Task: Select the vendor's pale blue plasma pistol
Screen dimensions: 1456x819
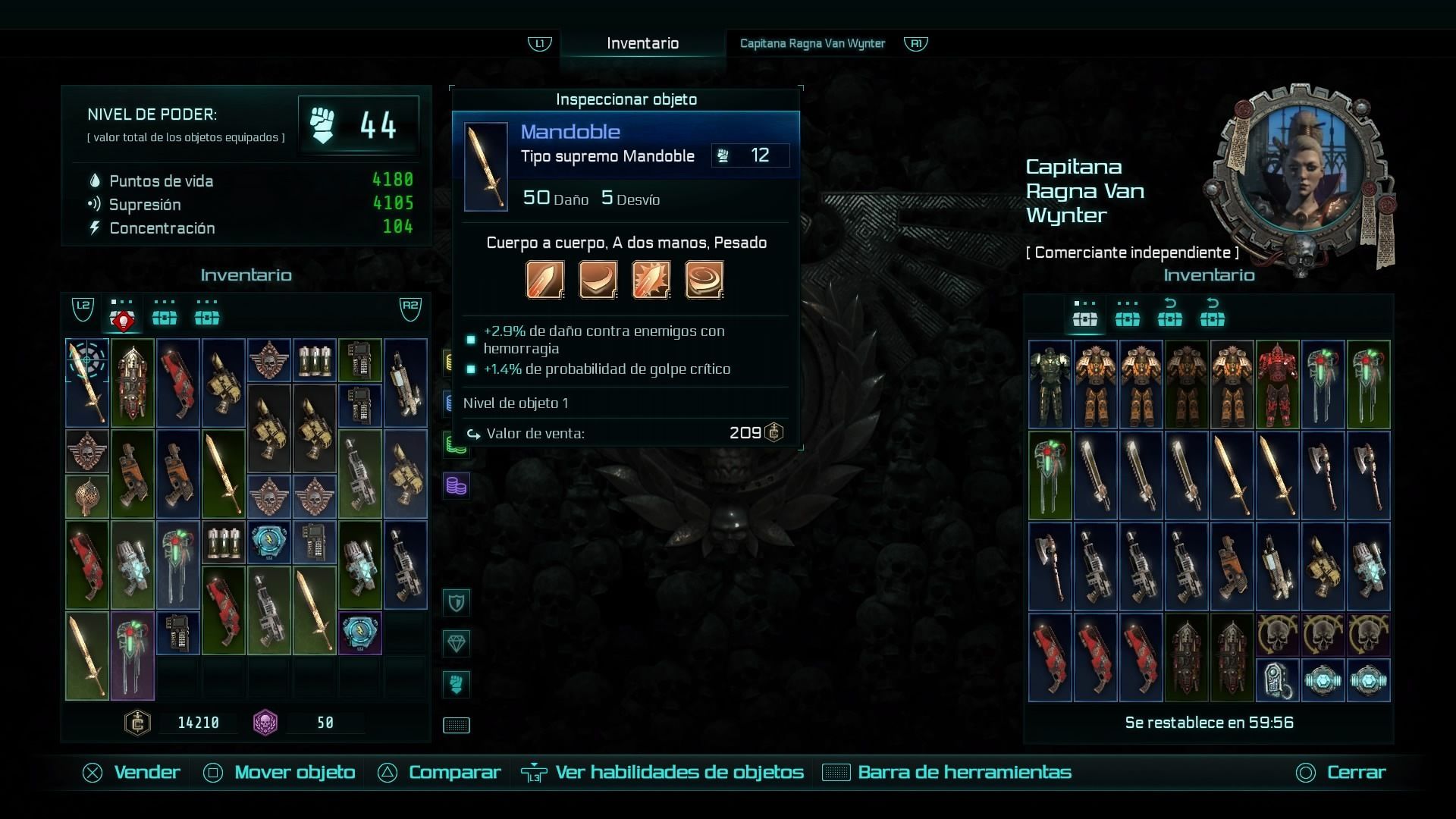Action: coord(1369,566)
